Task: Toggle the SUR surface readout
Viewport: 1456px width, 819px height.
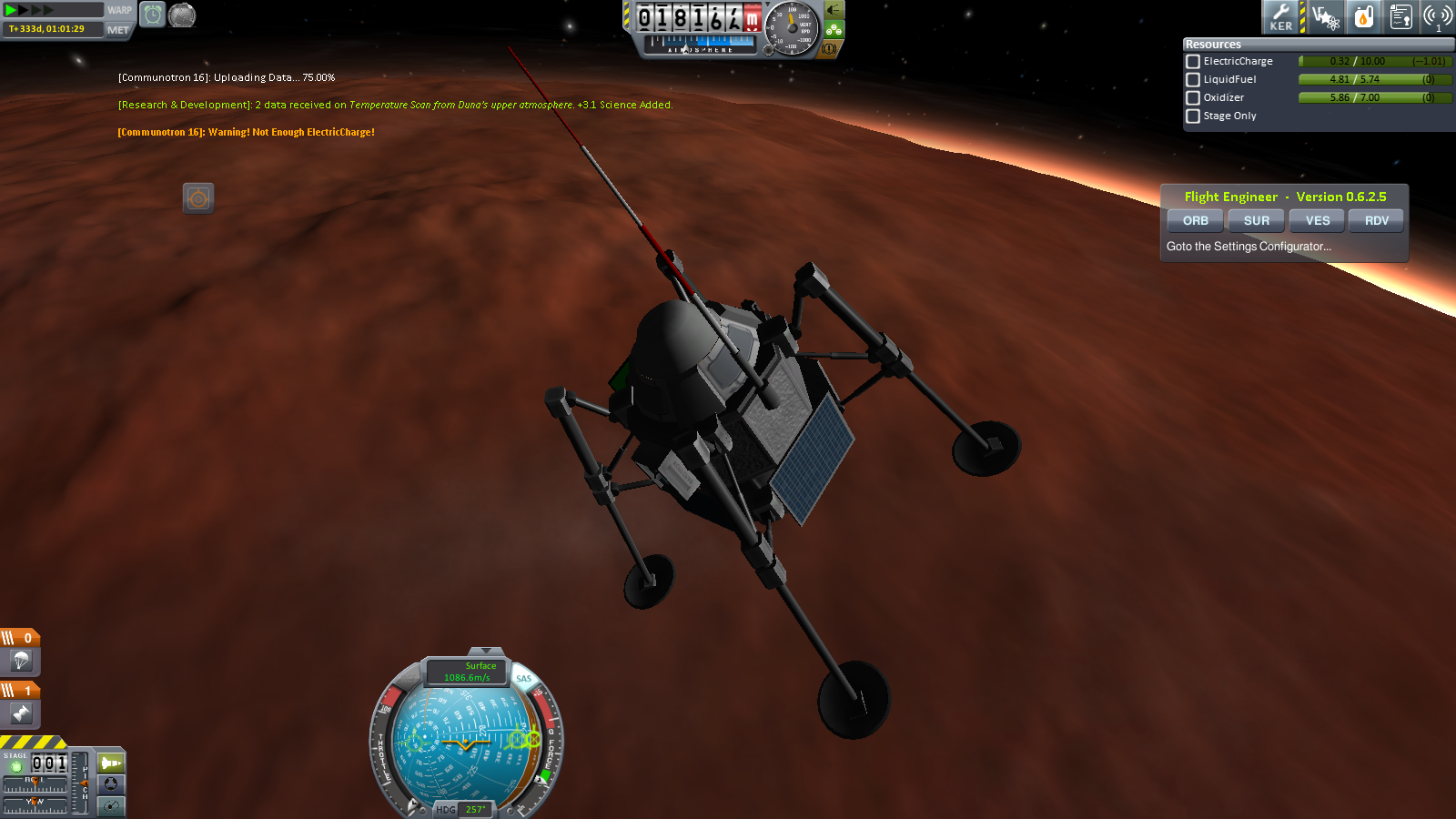Action: pos(1256,221)
